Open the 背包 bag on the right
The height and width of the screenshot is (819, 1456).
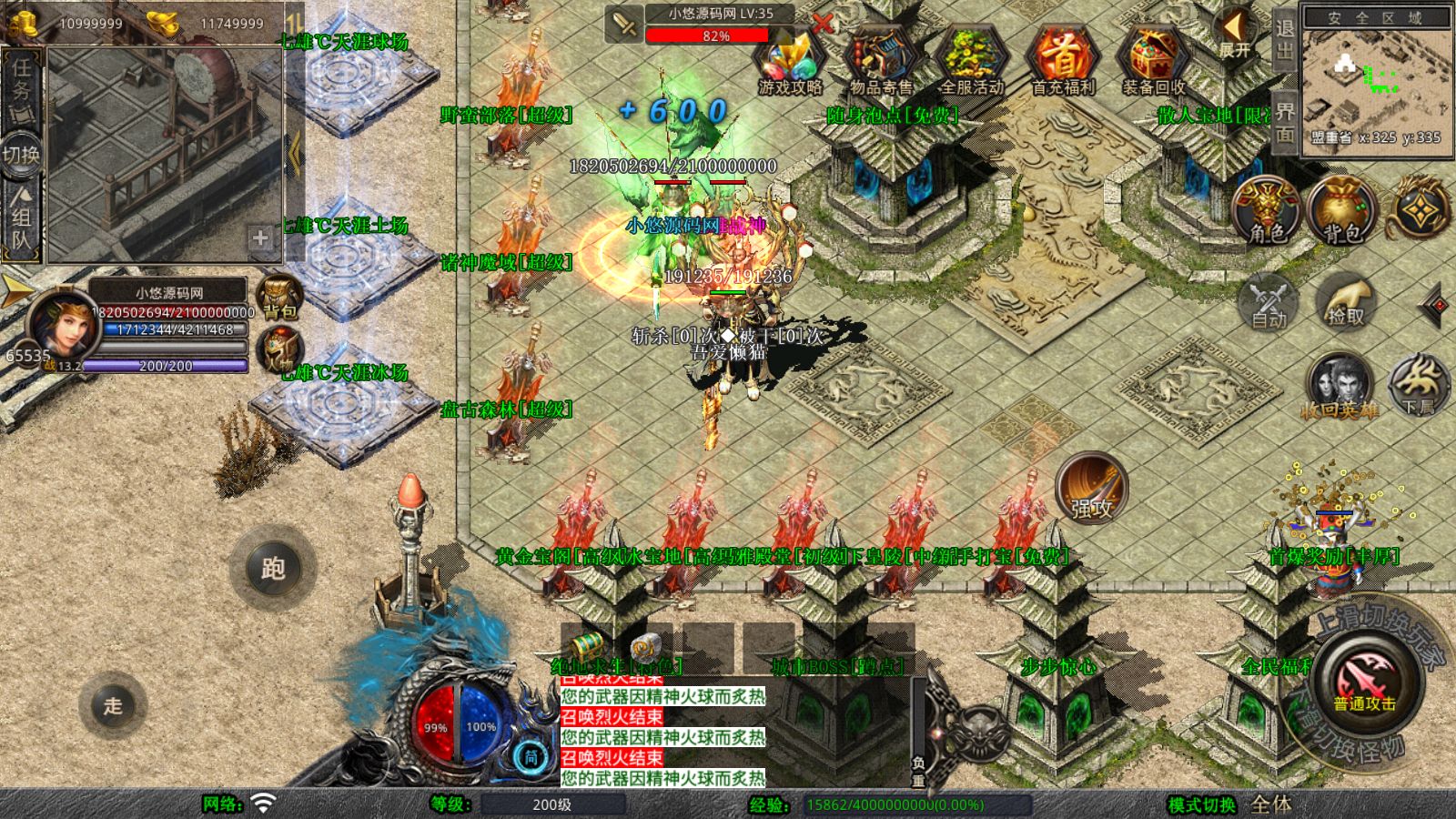pyautogui.click(x=1341, y=209)
